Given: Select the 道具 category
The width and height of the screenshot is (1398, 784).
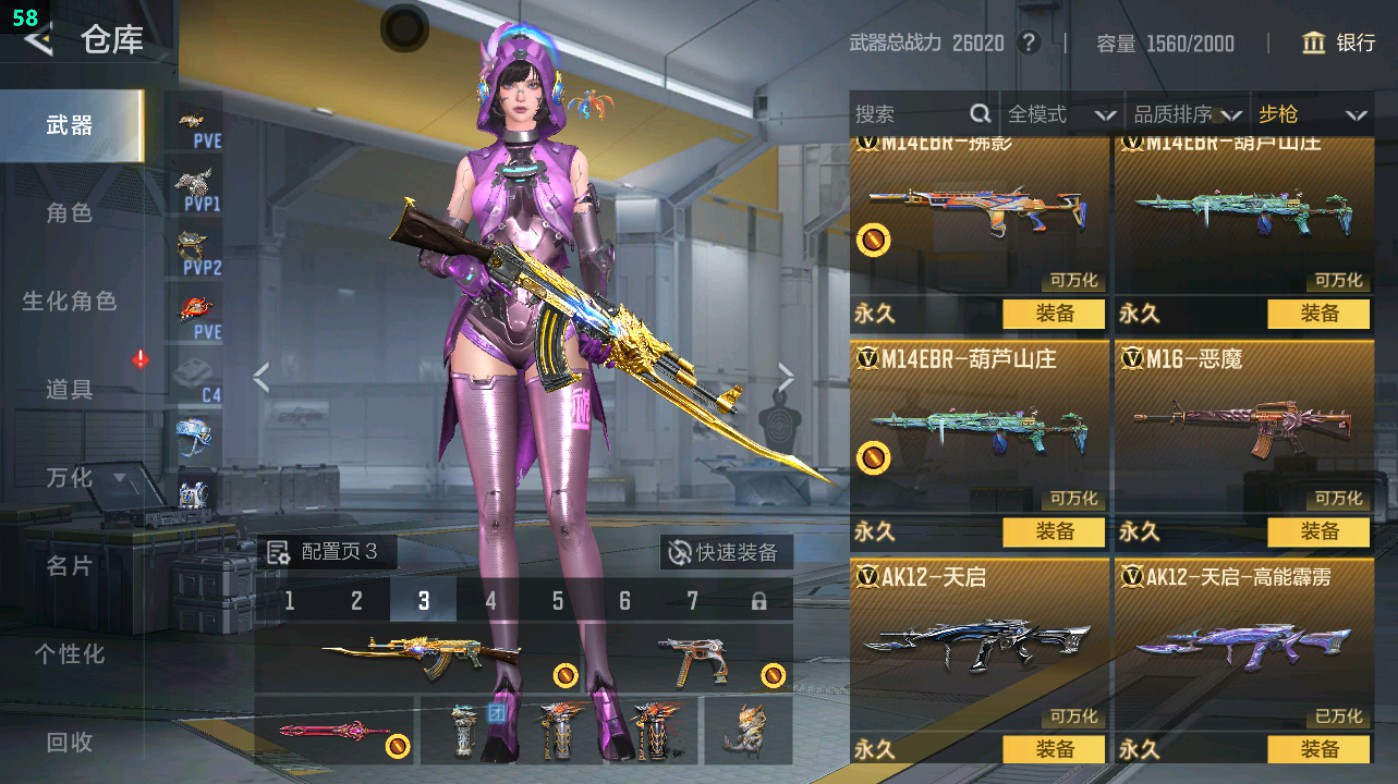Looking at the screenshot, I should (x=69, y=389).
